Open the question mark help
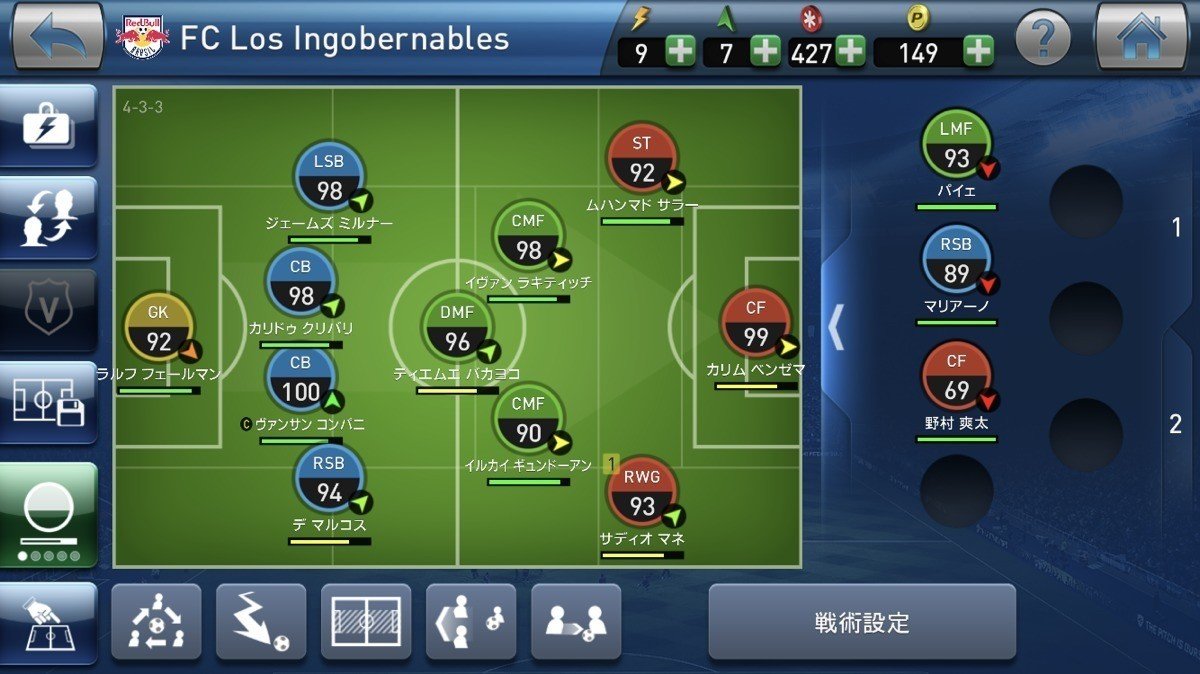The image size is (1200, 674). 1043,40
